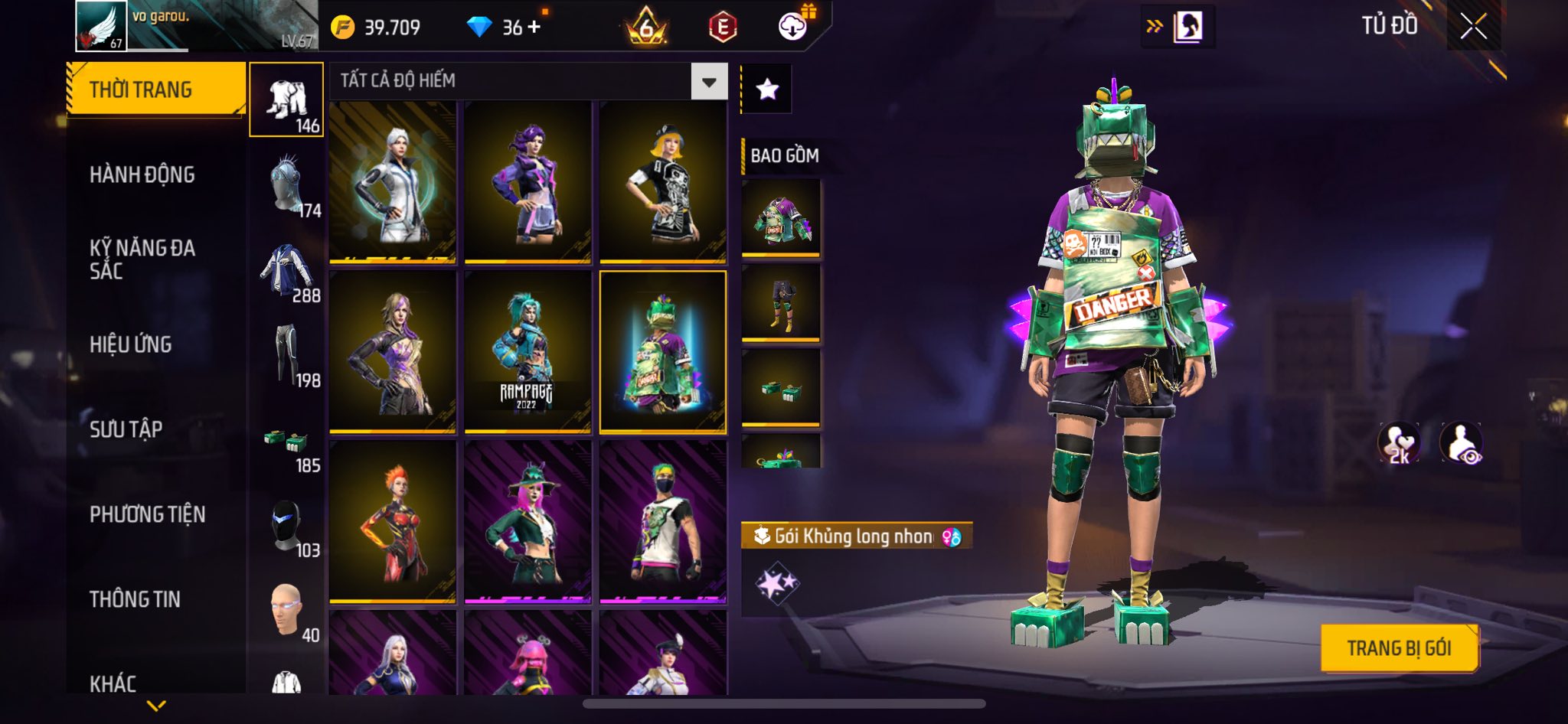Equip the bundle with Trang Bị Gói

click(1399, 648)
